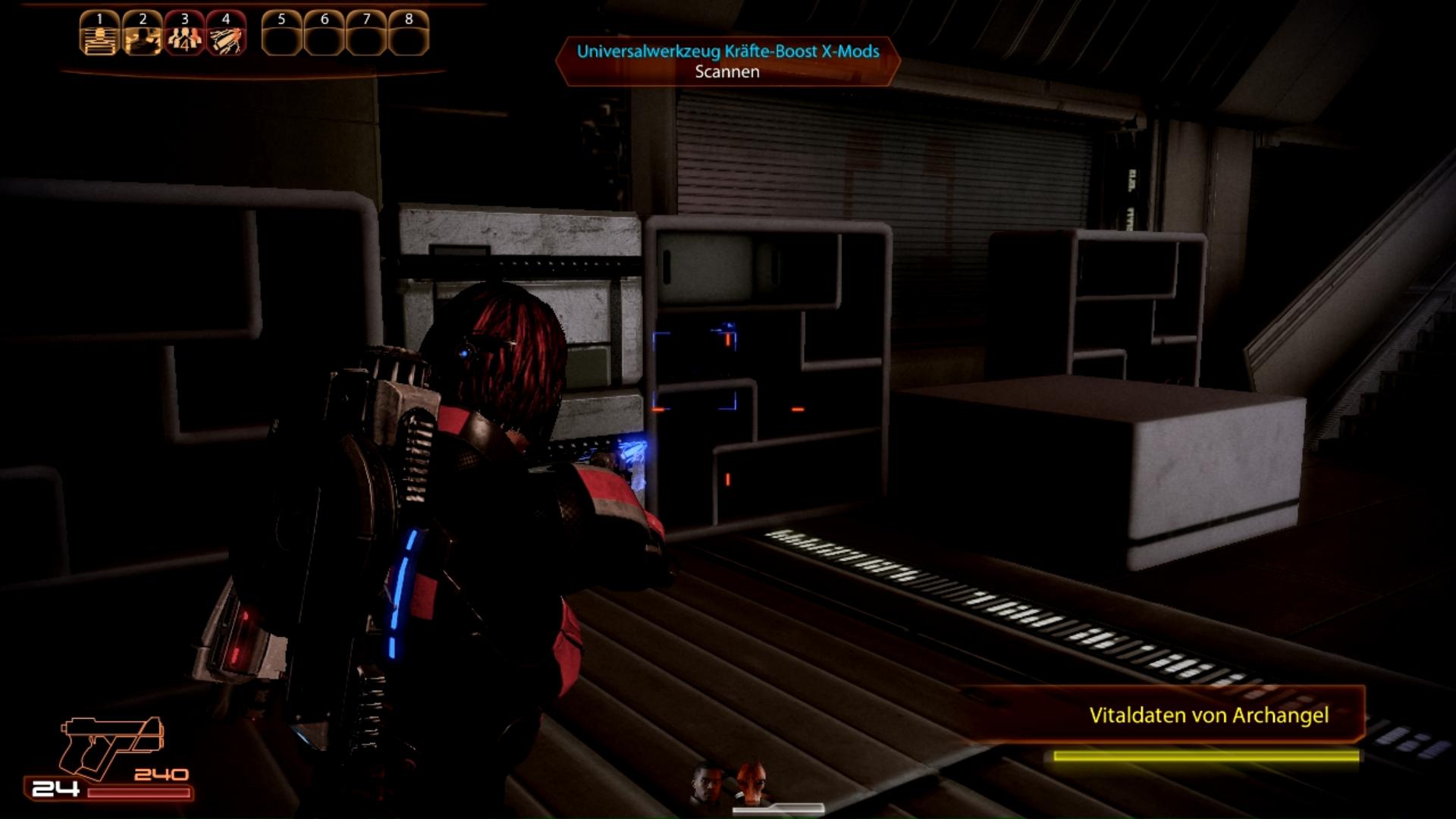The image size is (1456, 819).
Task: Open the Vitaldaten von Archangel objective tracker
Action: coord(1207,715)
